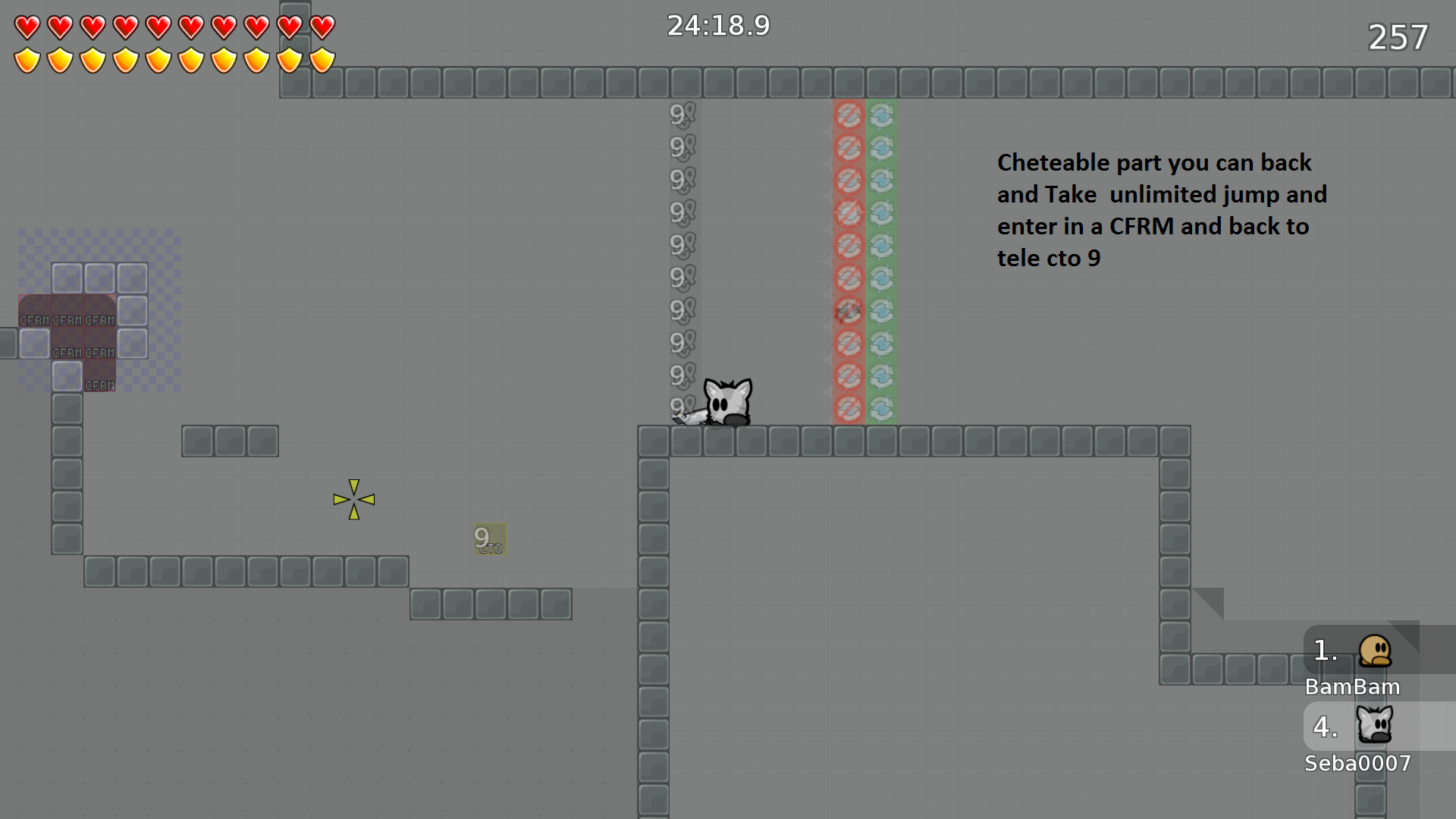Click the score counter showing 257

coord(1398,37)
